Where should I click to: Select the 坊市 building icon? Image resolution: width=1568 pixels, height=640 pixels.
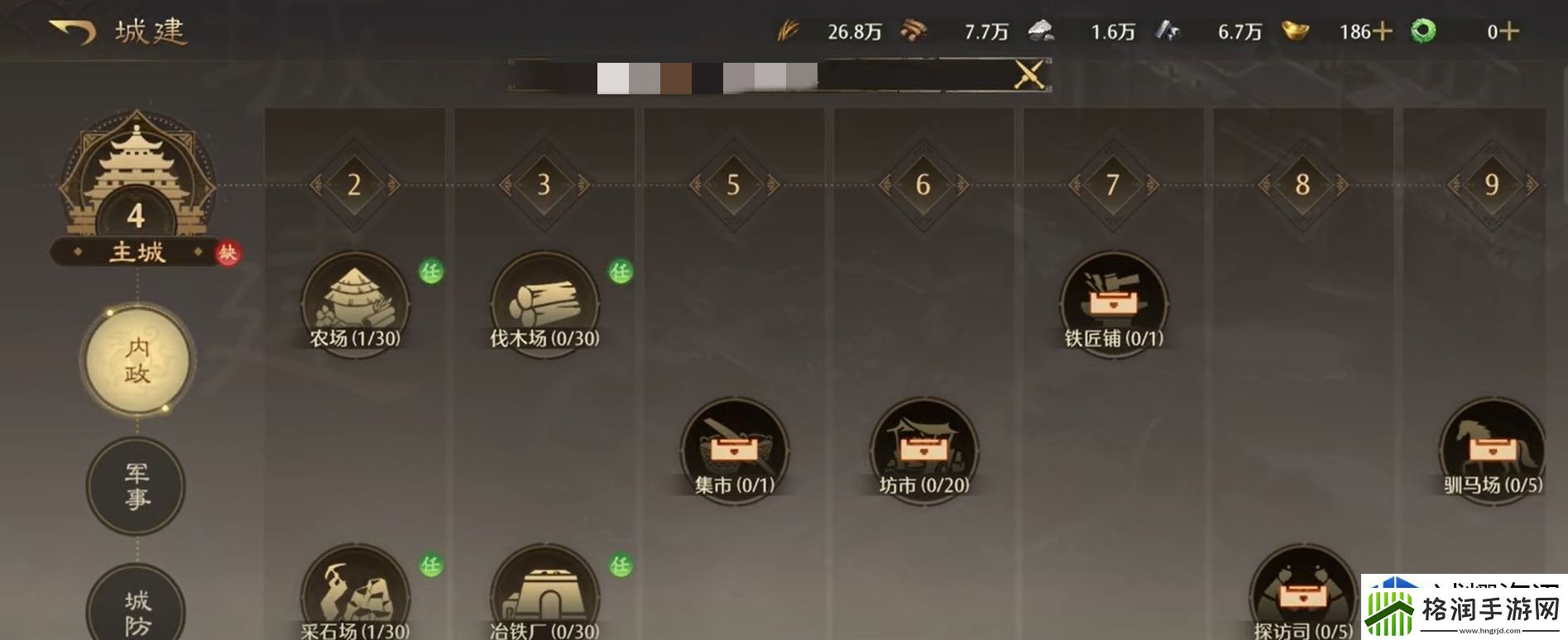point(921,449)
